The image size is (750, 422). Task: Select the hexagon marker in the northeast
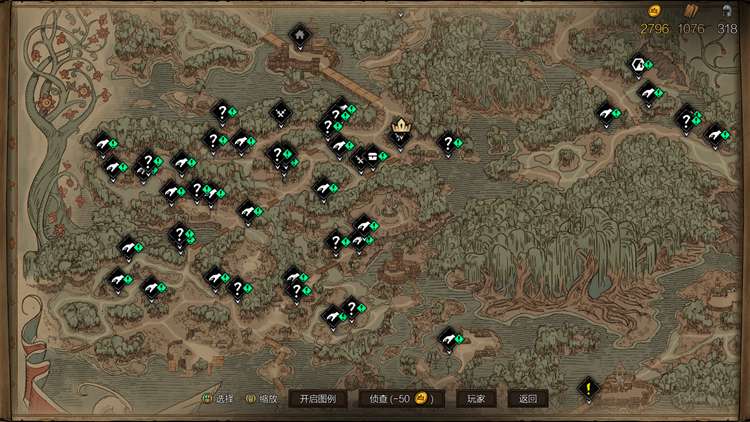(636, 65)
